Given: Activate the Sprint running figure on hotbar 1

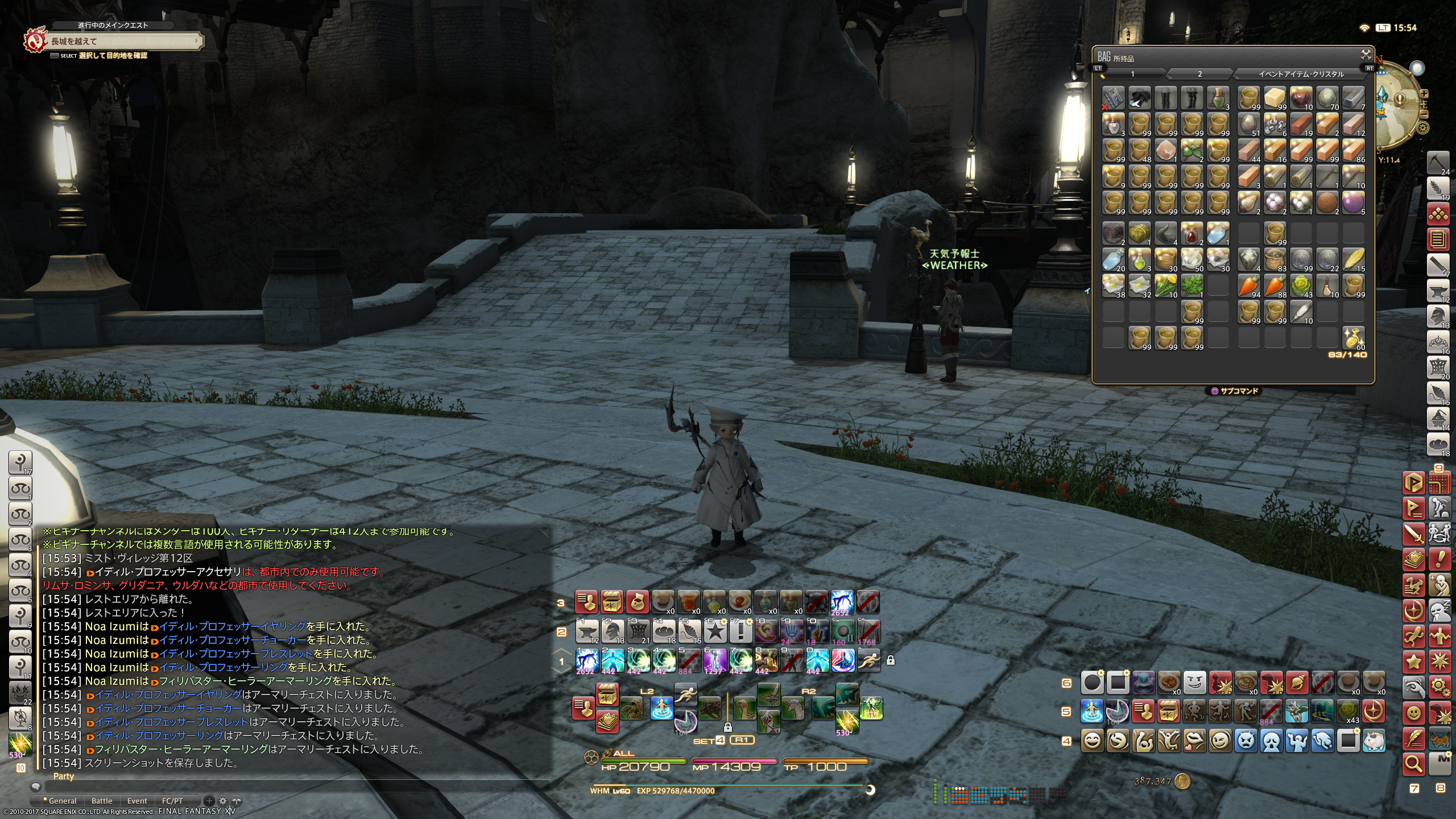Looking at the screenshot, I should click(868, 660).
